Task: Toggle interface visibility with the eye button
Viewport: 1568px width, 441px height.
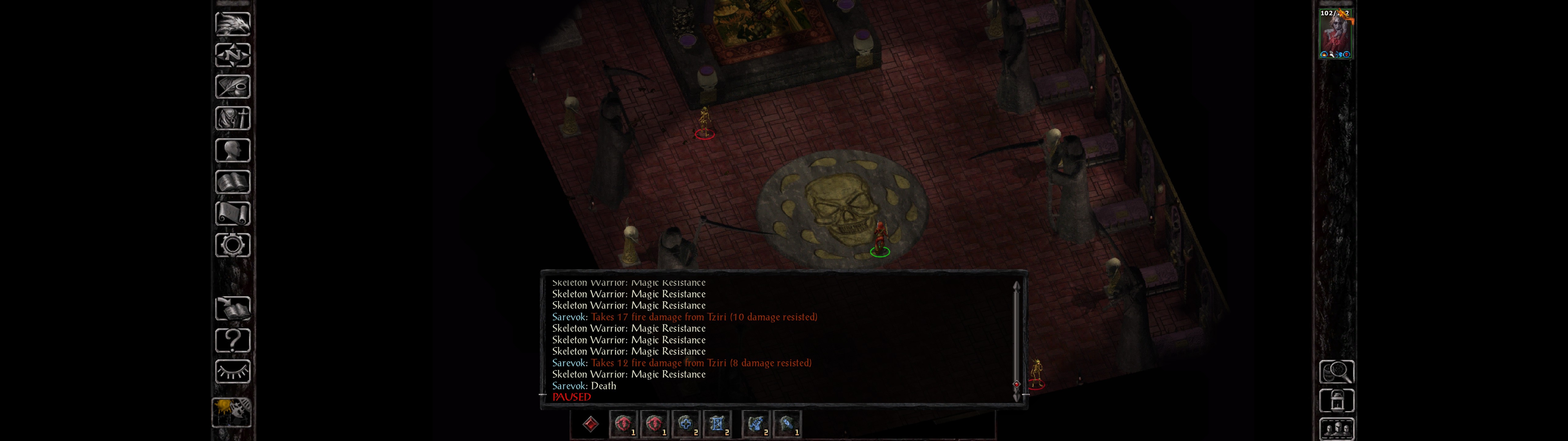Action: point(232,371)
